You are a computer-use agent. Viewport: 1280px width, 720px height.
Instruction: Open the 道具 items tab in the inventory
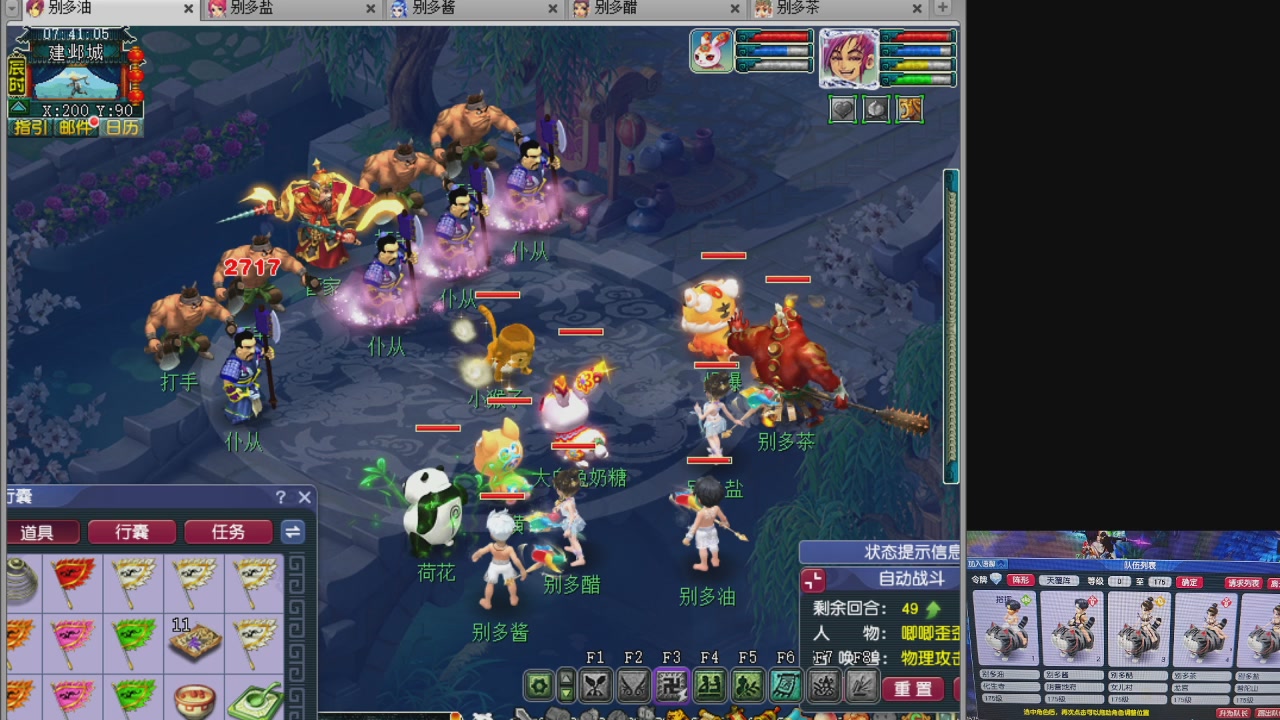(x=41, y=532)
